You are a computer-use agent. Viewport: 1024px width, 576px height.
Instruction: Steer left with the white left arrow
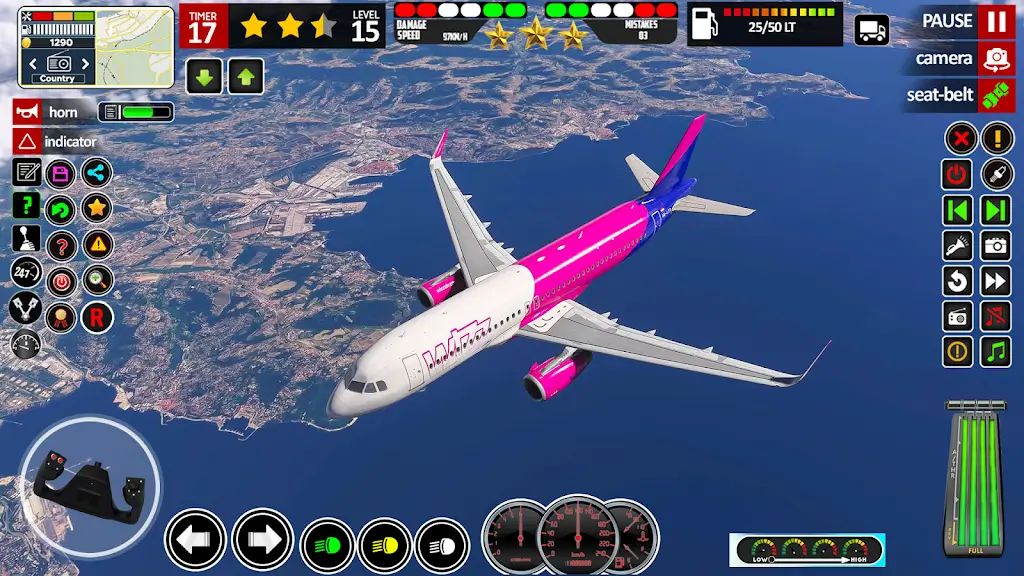pyautogui.click(x=195, y=540)
